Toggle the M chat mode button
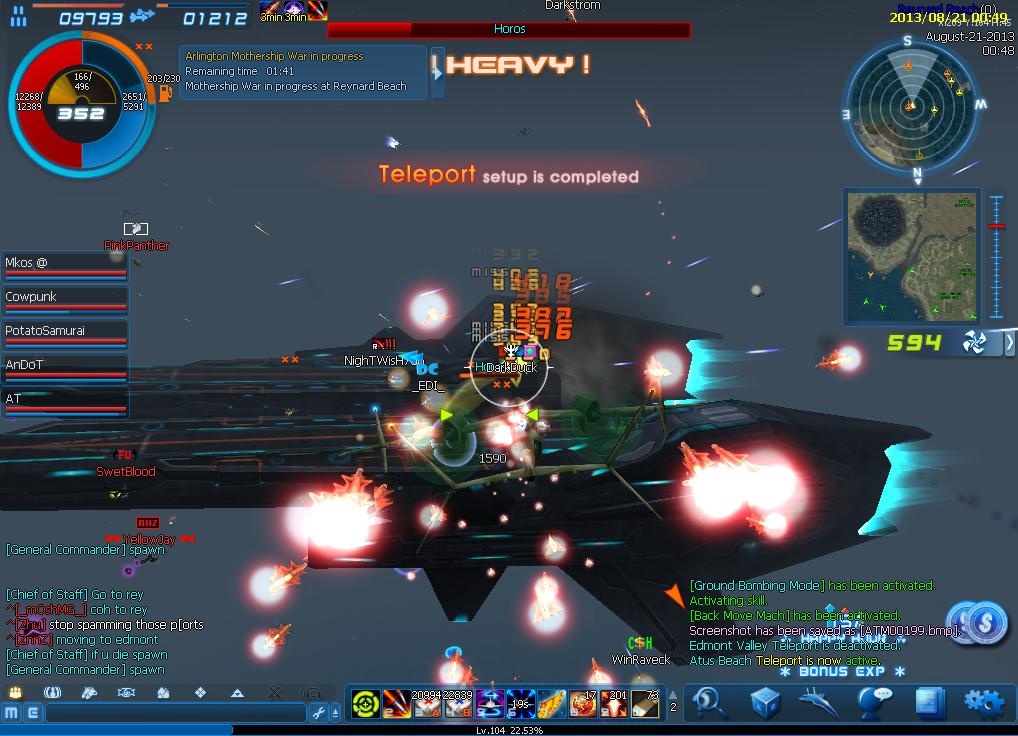This screenshot has width=1018, height=736. [12, 713]
